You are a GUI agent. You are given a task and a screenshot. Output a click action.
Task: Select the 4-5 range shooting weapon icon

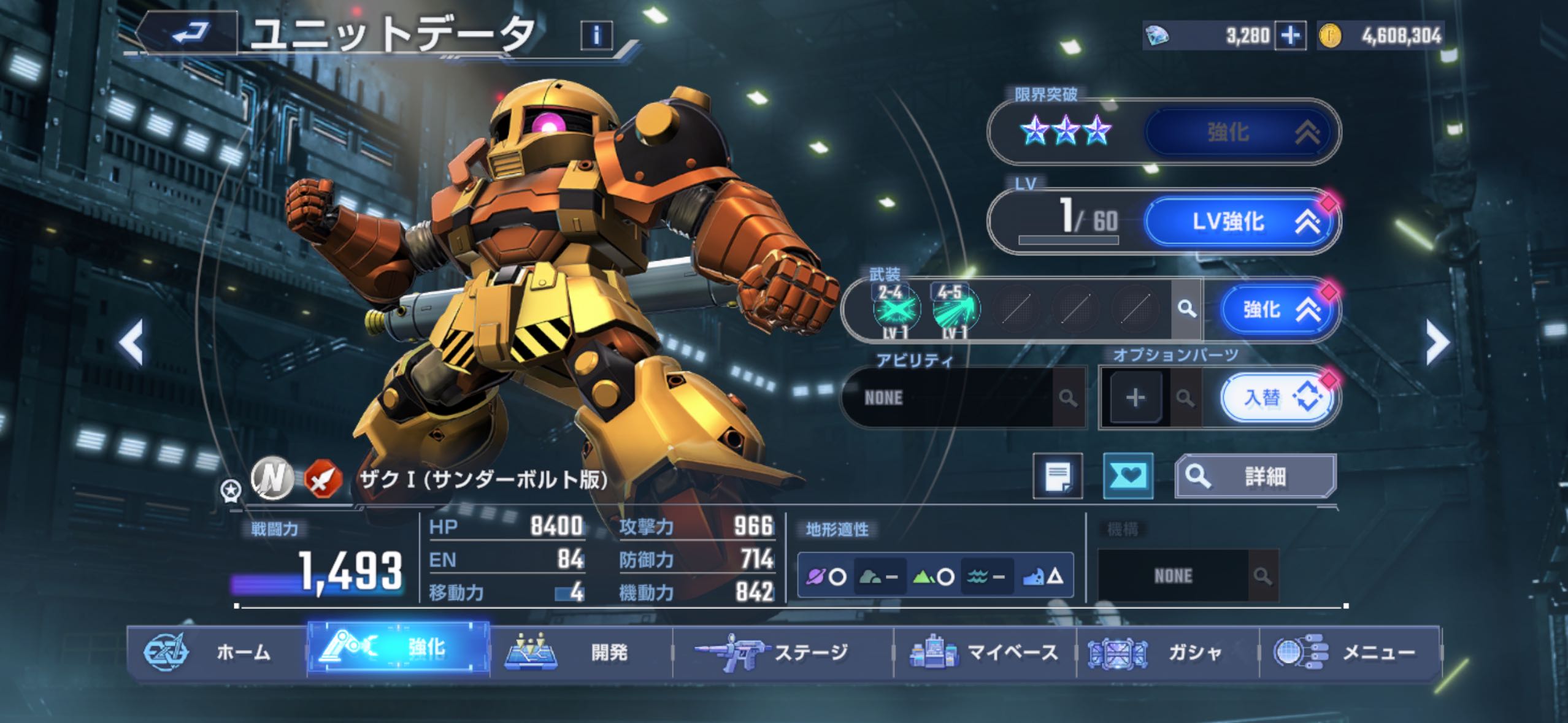pyautogui.click(x=955, y=308)
